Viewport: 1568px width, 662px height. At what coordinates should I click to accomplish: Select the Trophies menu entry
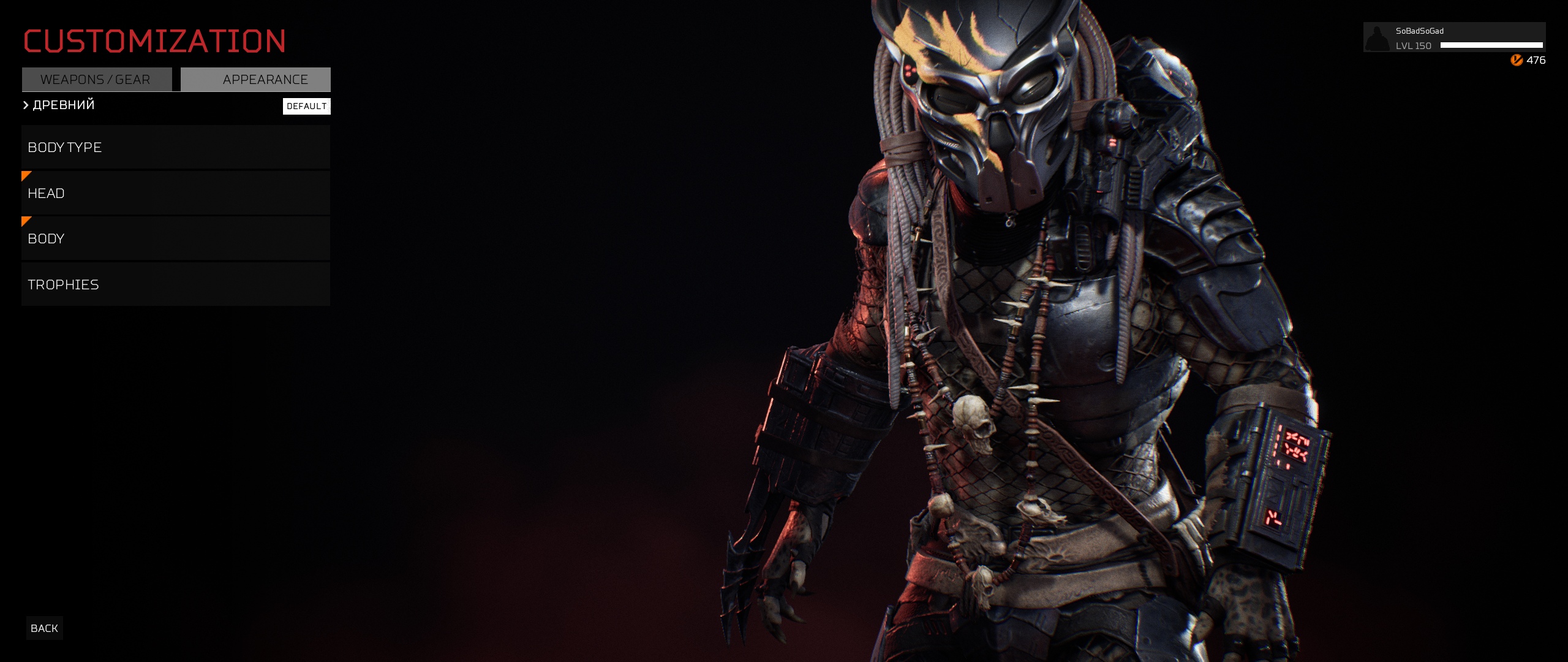(176, 284)
